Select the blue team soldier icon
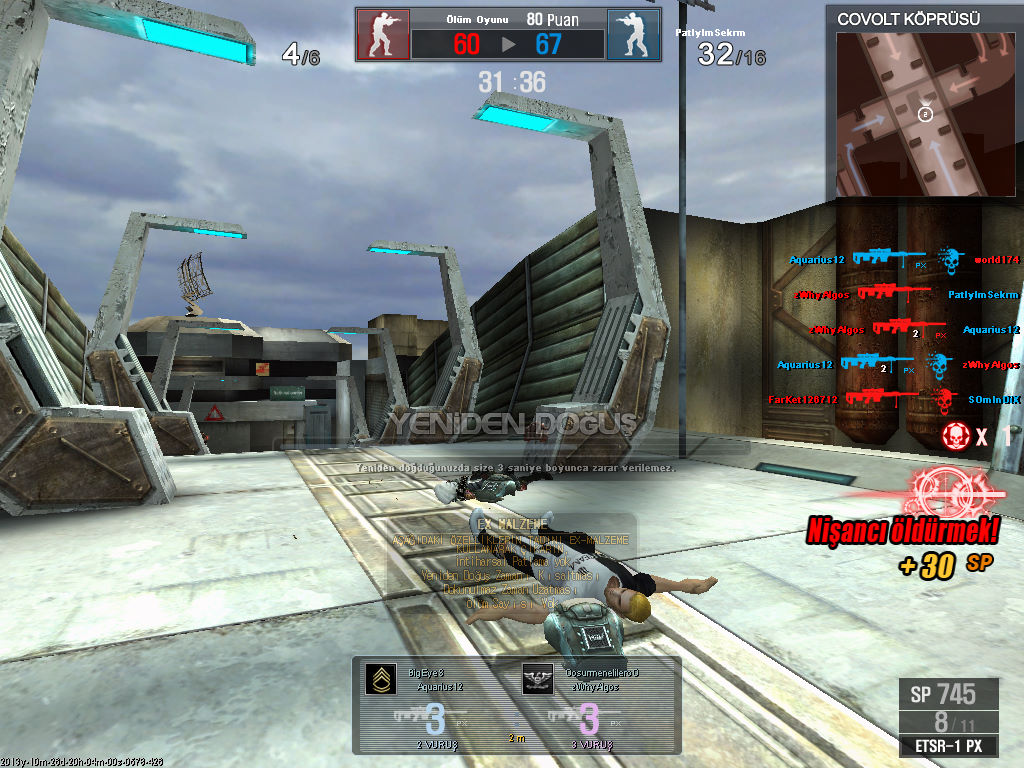 click(633, 35)
